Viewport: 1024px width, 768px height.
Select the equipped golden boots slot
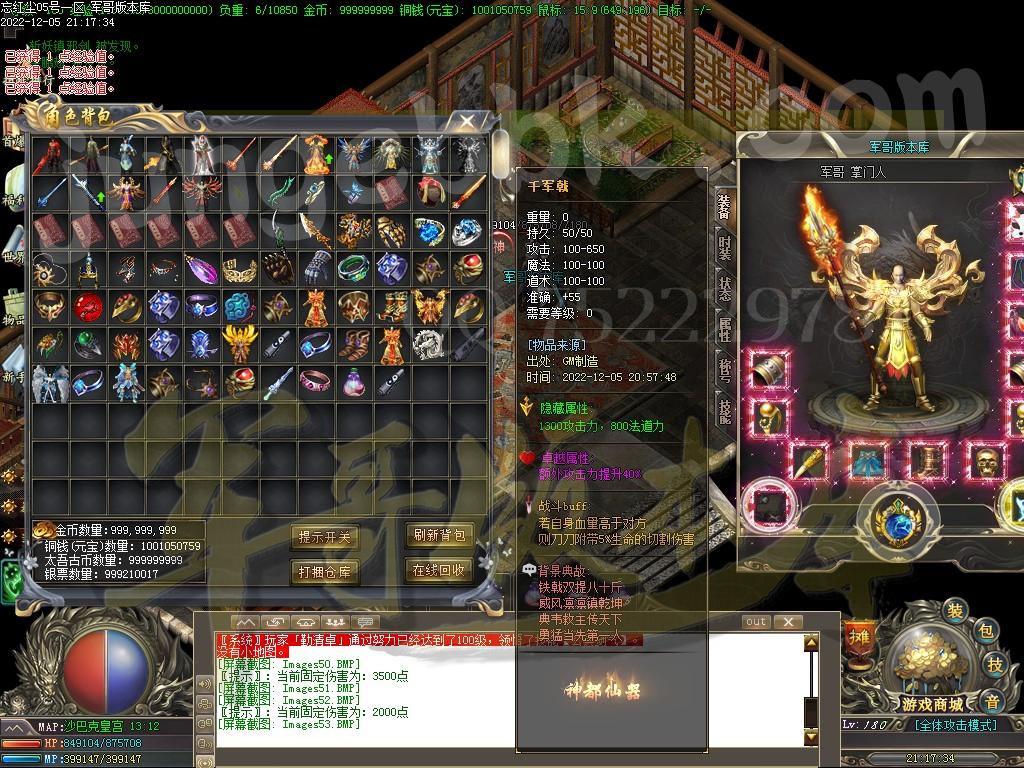927,462
